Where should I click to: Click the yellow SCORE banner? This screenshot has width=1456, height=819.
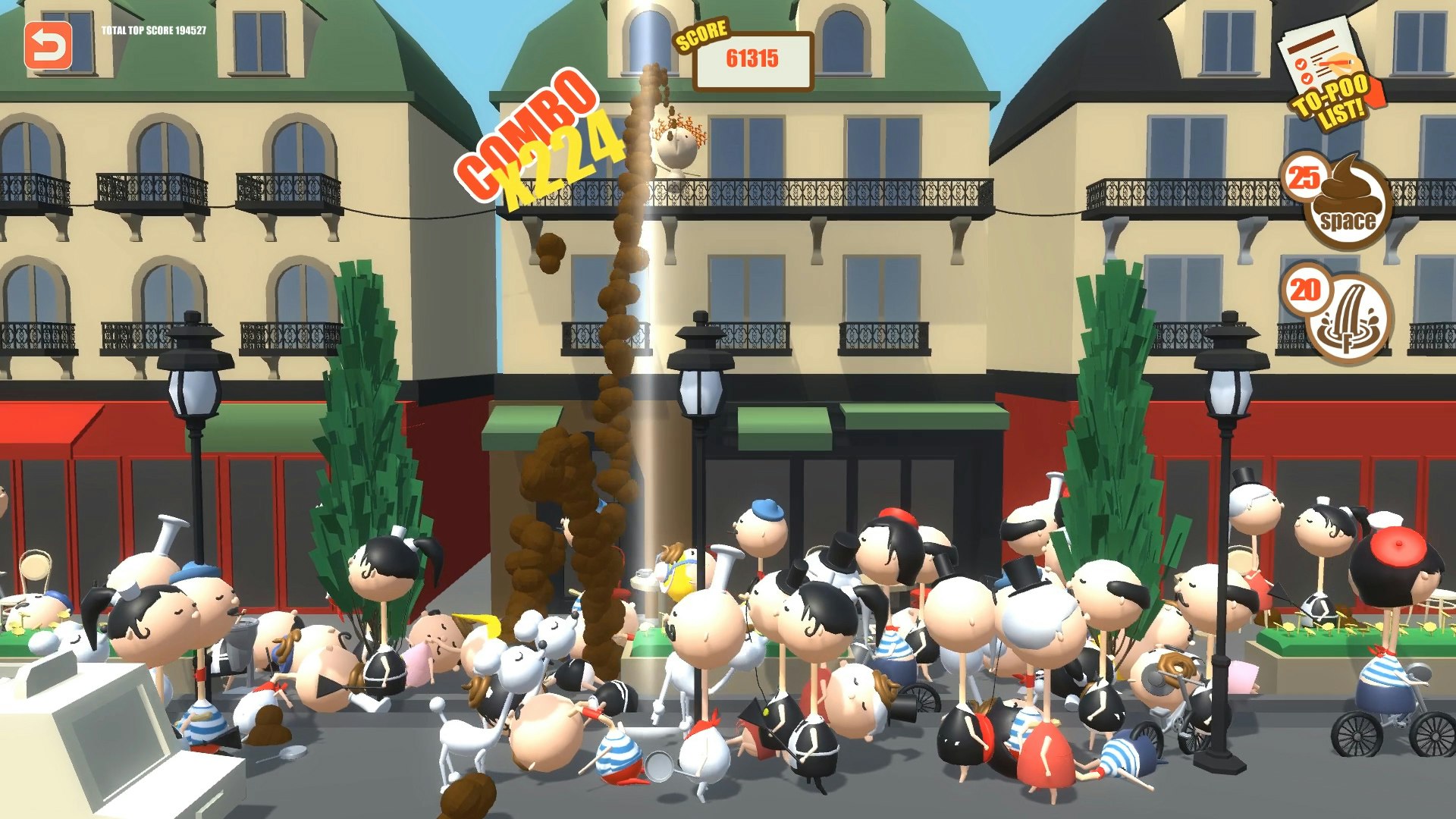coord(701,34)
